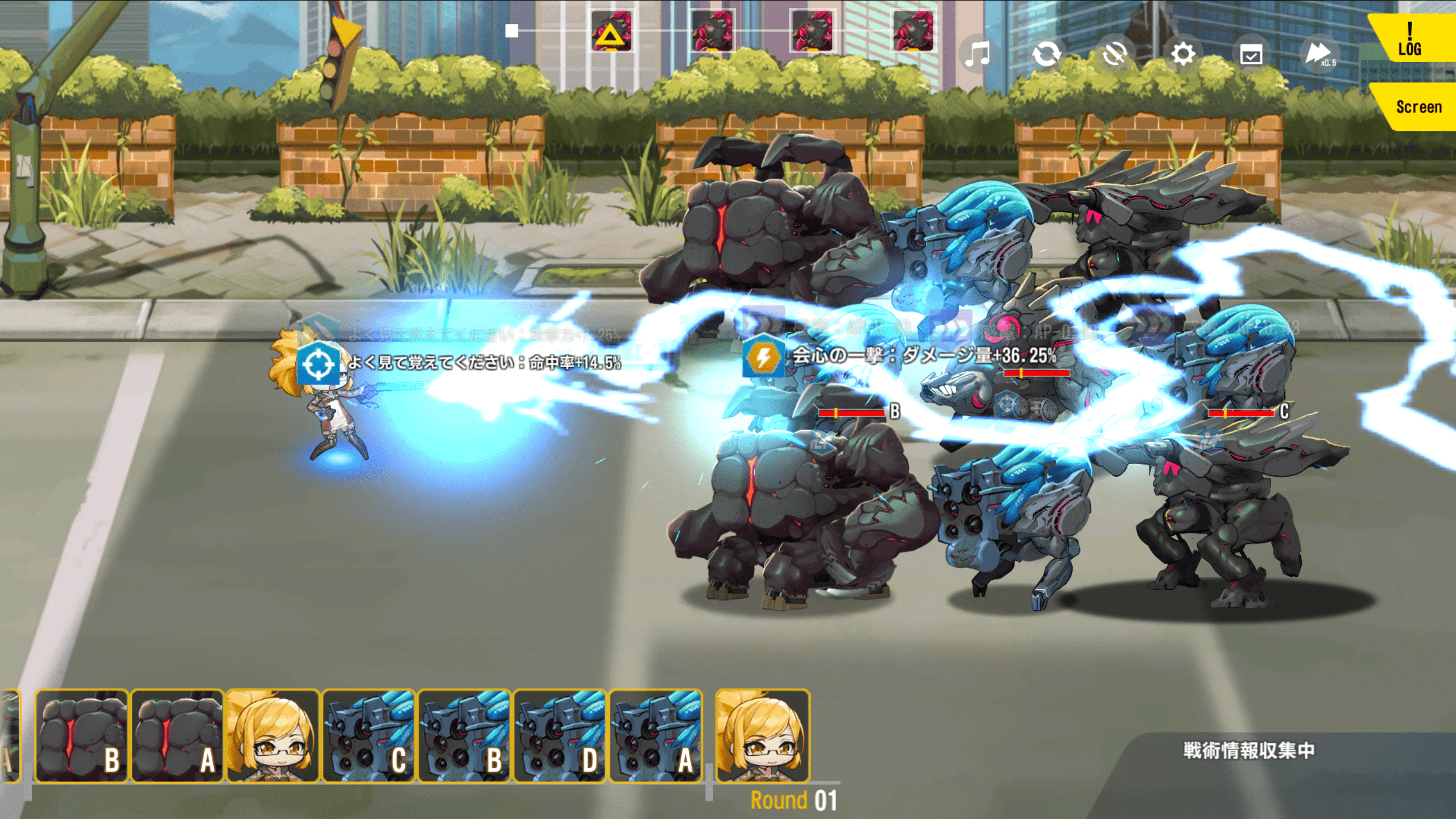Click the yellow Screen button

tap(1418, 107)
